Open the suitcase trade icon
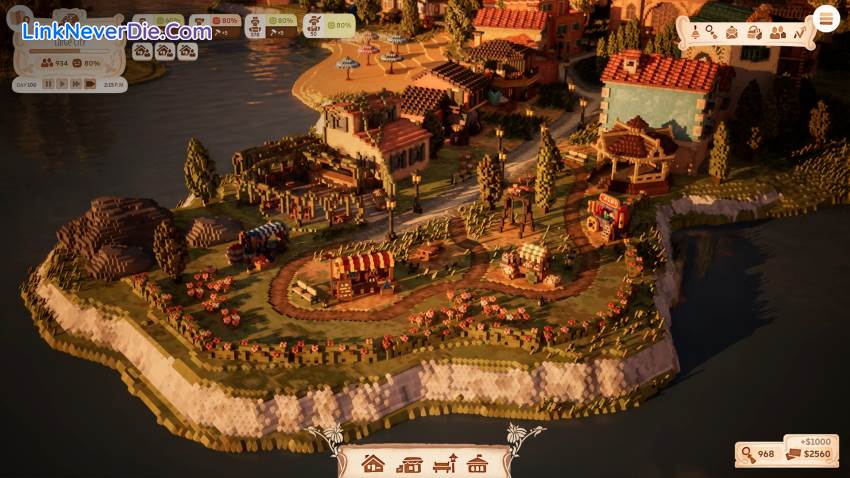This screenshot has width=850, height=478. pyautogui.click(x=755, y=32)
